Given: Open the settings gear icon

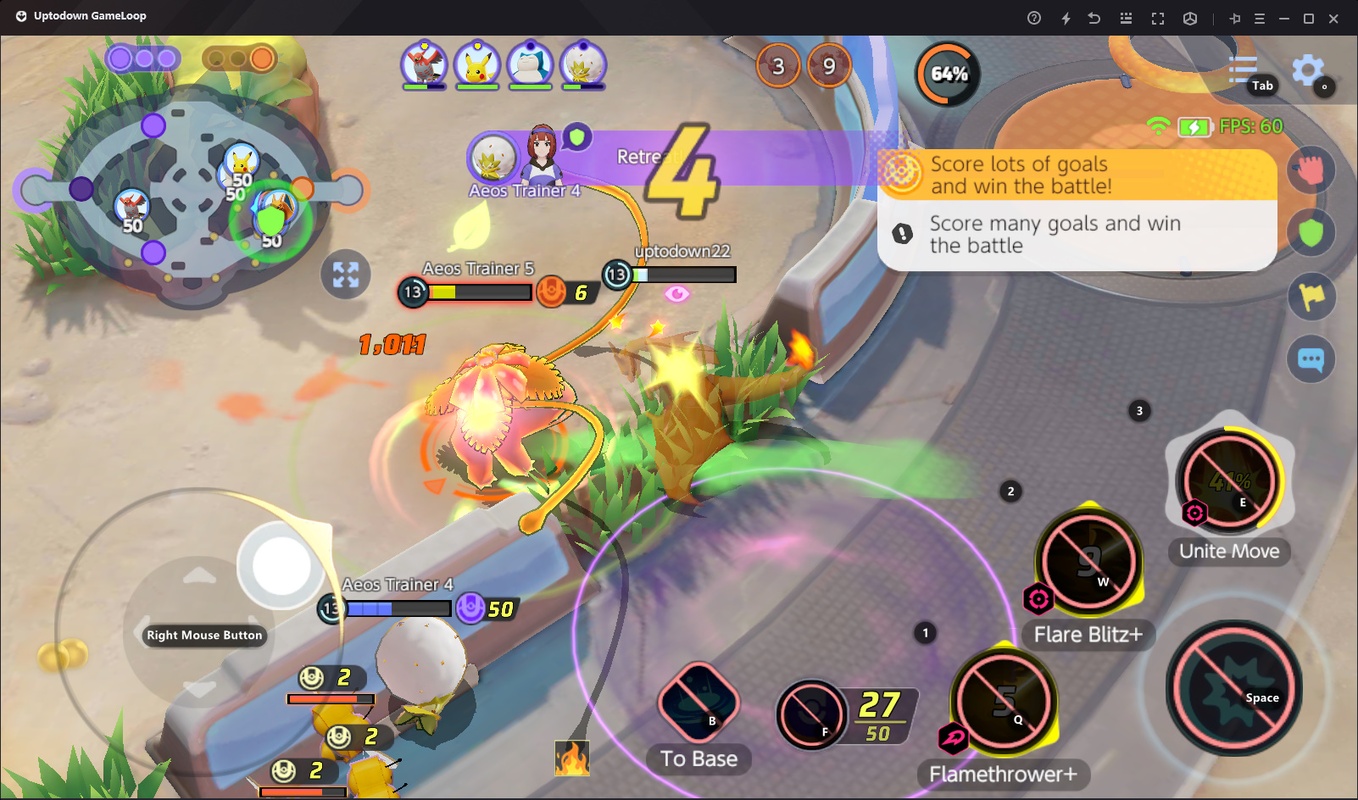Looking at the screenshot, I should tap(1308, 70).
